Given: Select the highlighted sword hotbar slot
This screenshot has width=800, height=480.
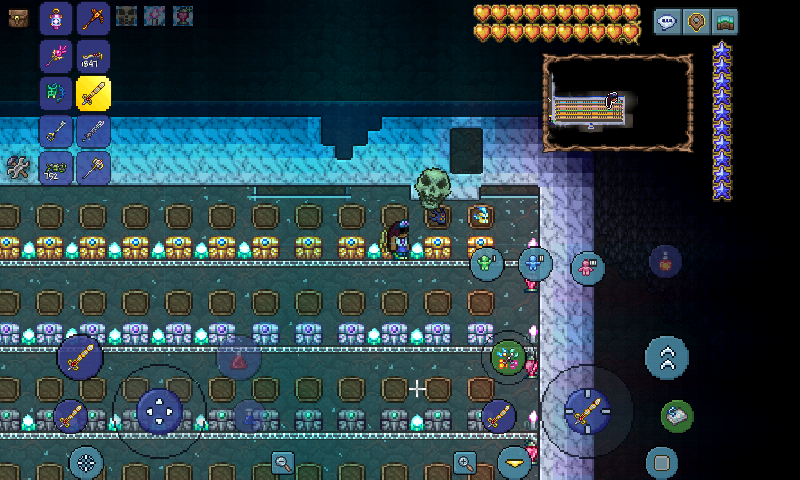Looking at the screenshot, I should pos(93,94).
